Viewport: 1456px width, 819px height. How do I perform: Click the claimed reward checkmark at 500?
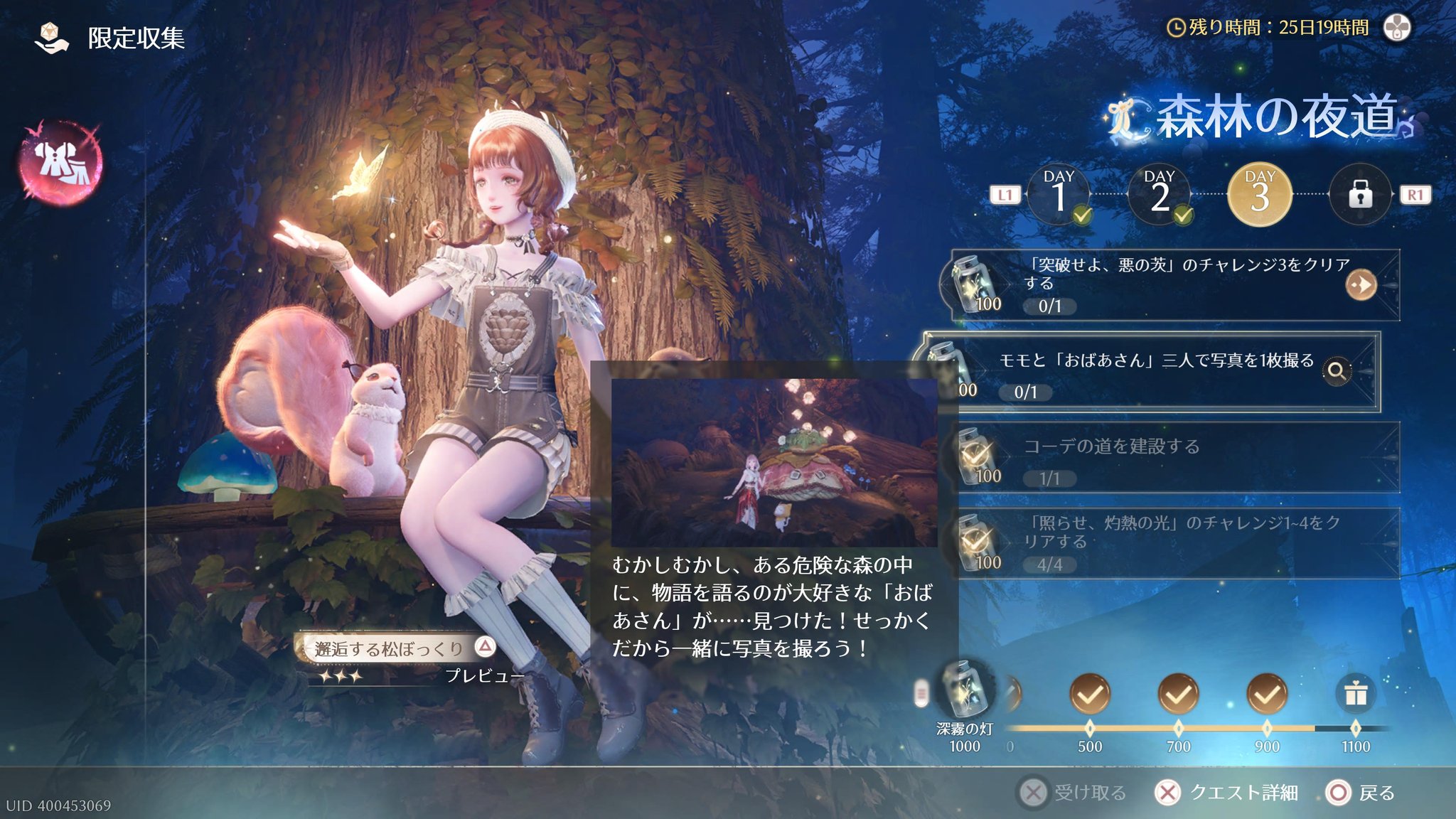click(1089, 694)
